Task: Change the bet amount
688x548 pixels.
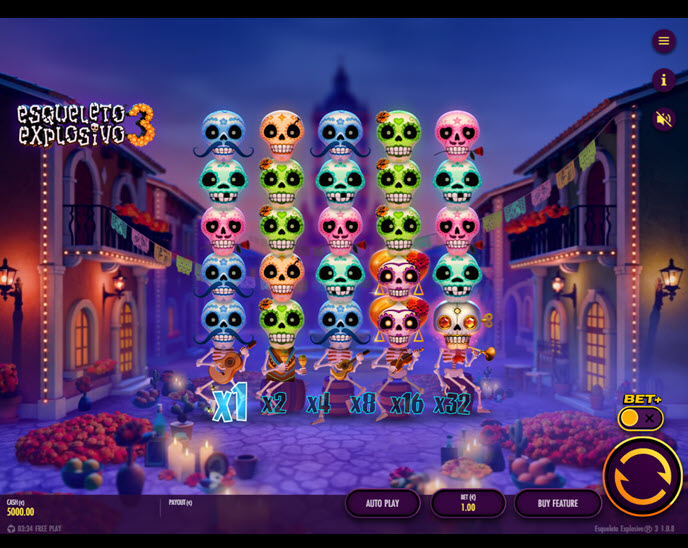Action: pyautogui.click(x=467, y=503)
